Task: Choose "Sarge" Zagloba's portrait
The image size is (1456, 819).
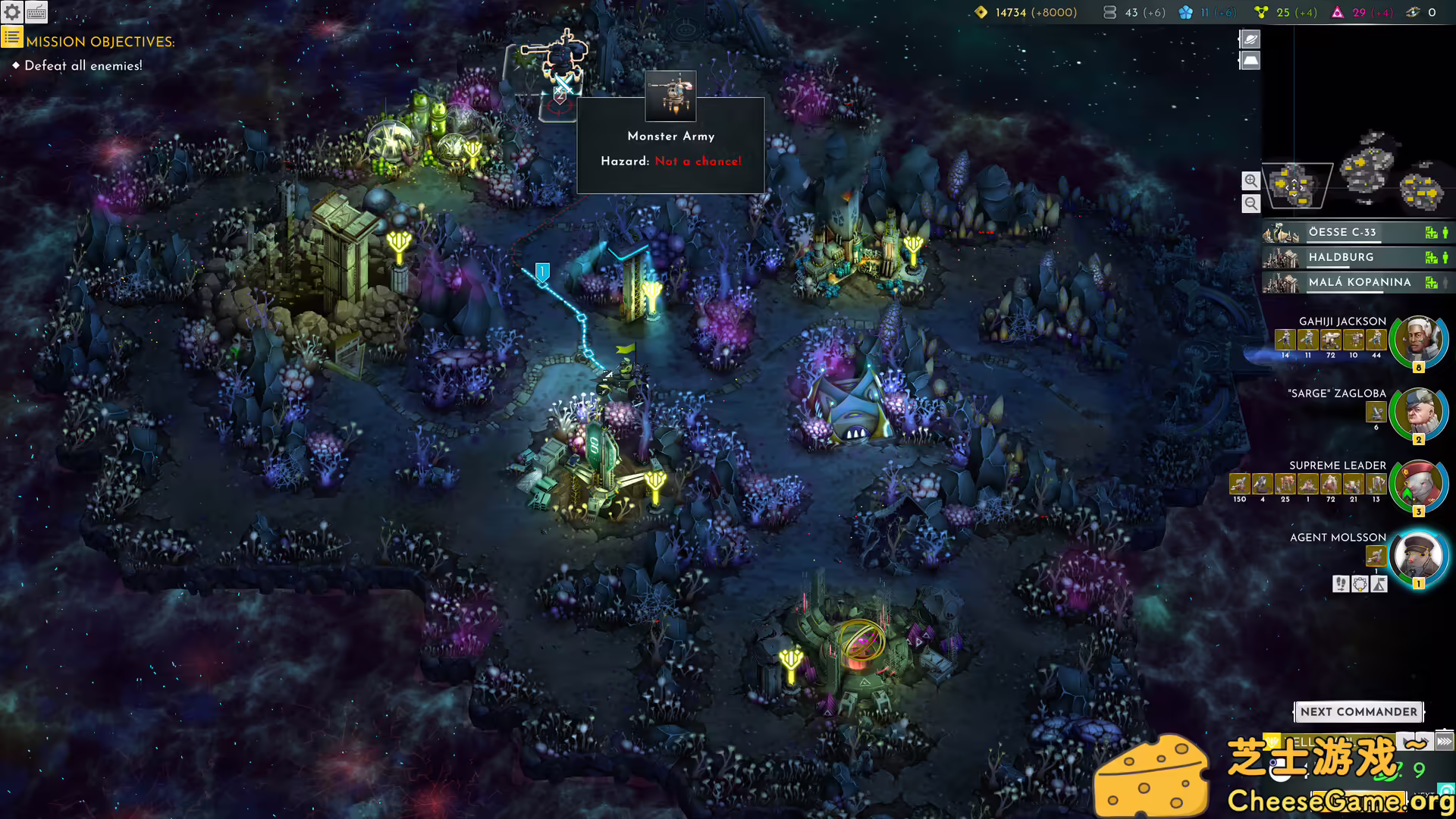Action: [1418, 413]
